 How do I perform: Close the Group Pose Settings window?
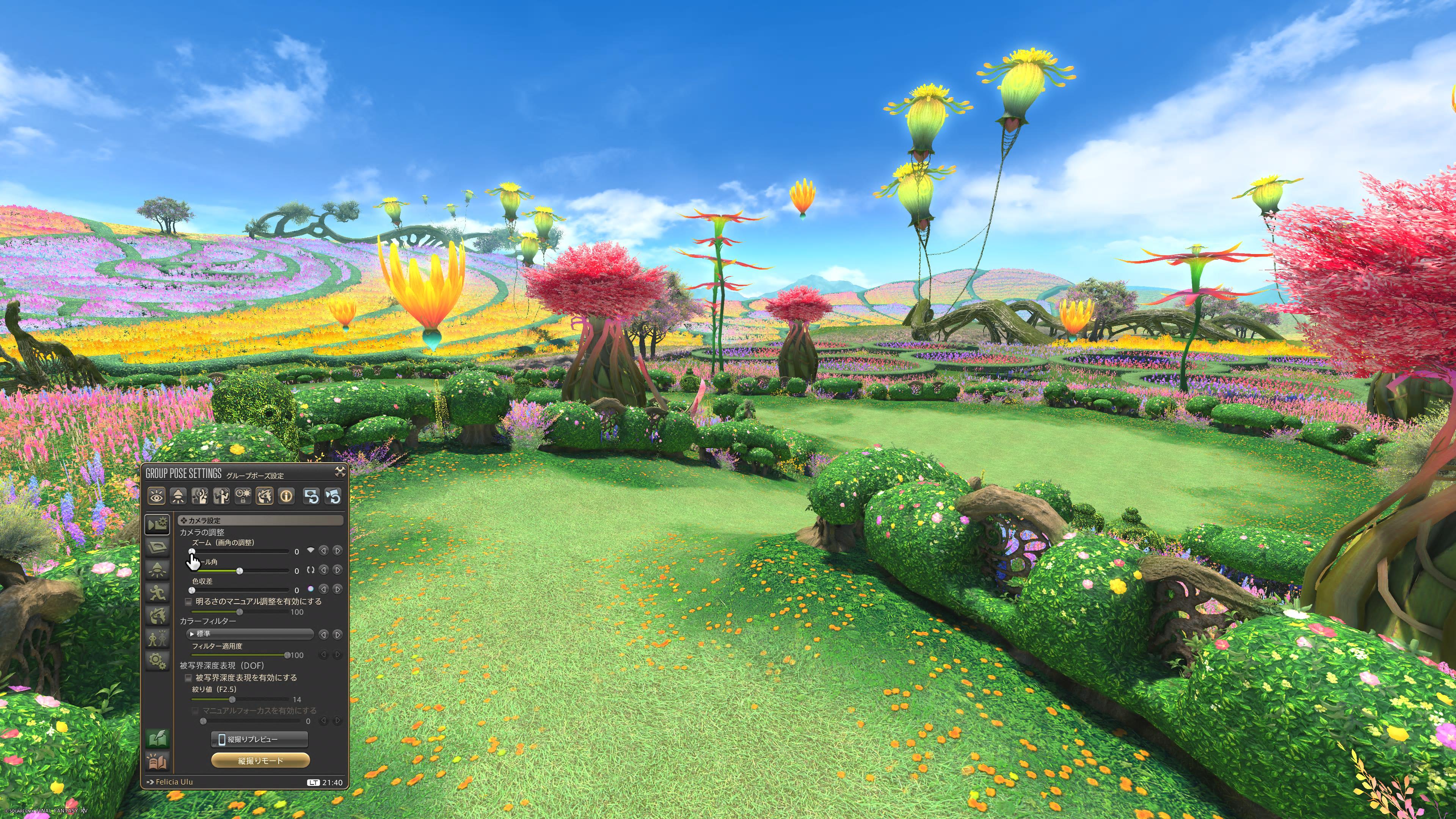tap(340, 472)
